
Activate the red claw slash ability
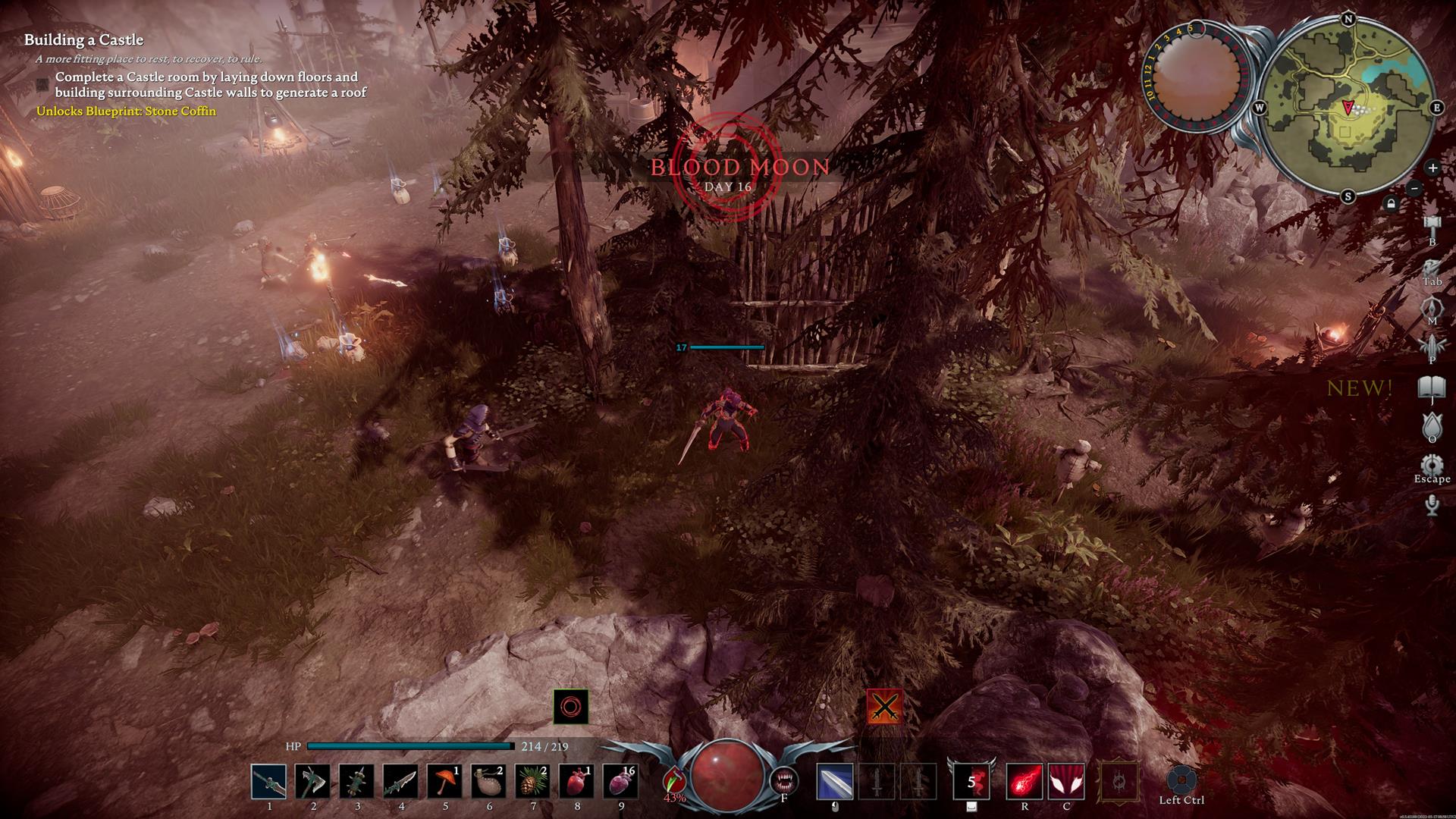(x=1066, y=782)
